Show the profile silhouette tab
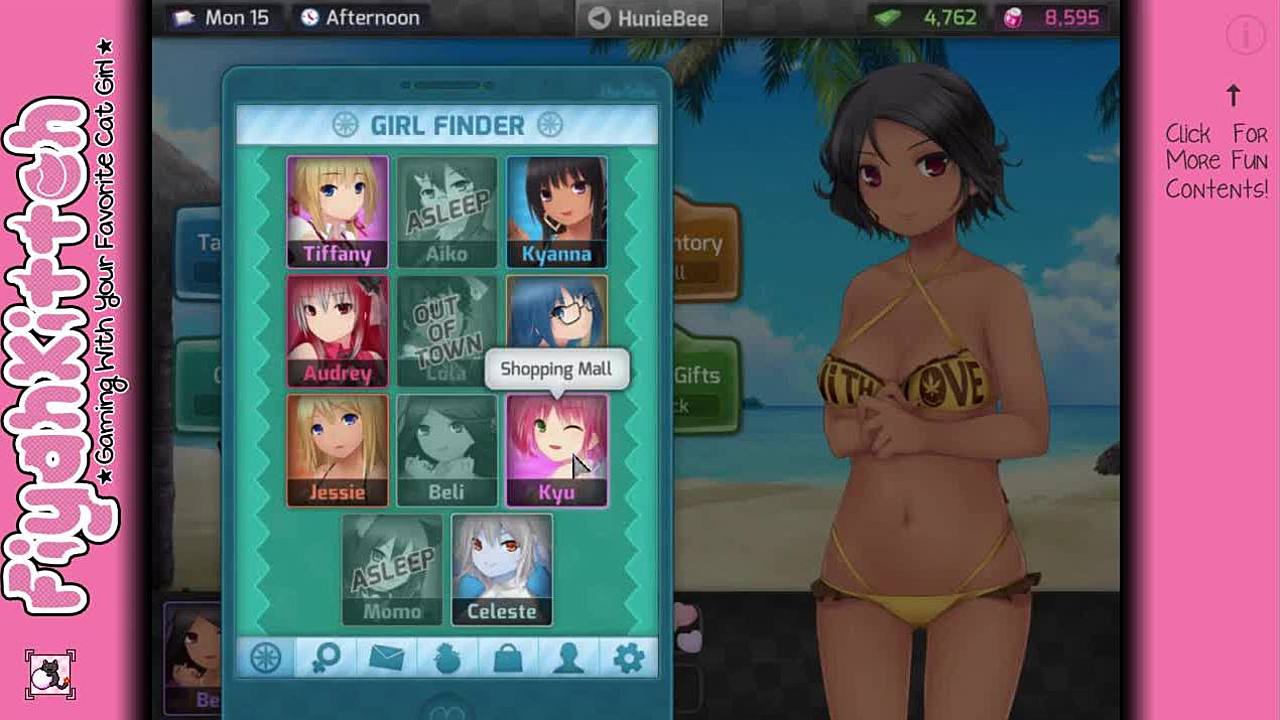The width and height of the screenshot is (1280, 720). tap(568, 658)
